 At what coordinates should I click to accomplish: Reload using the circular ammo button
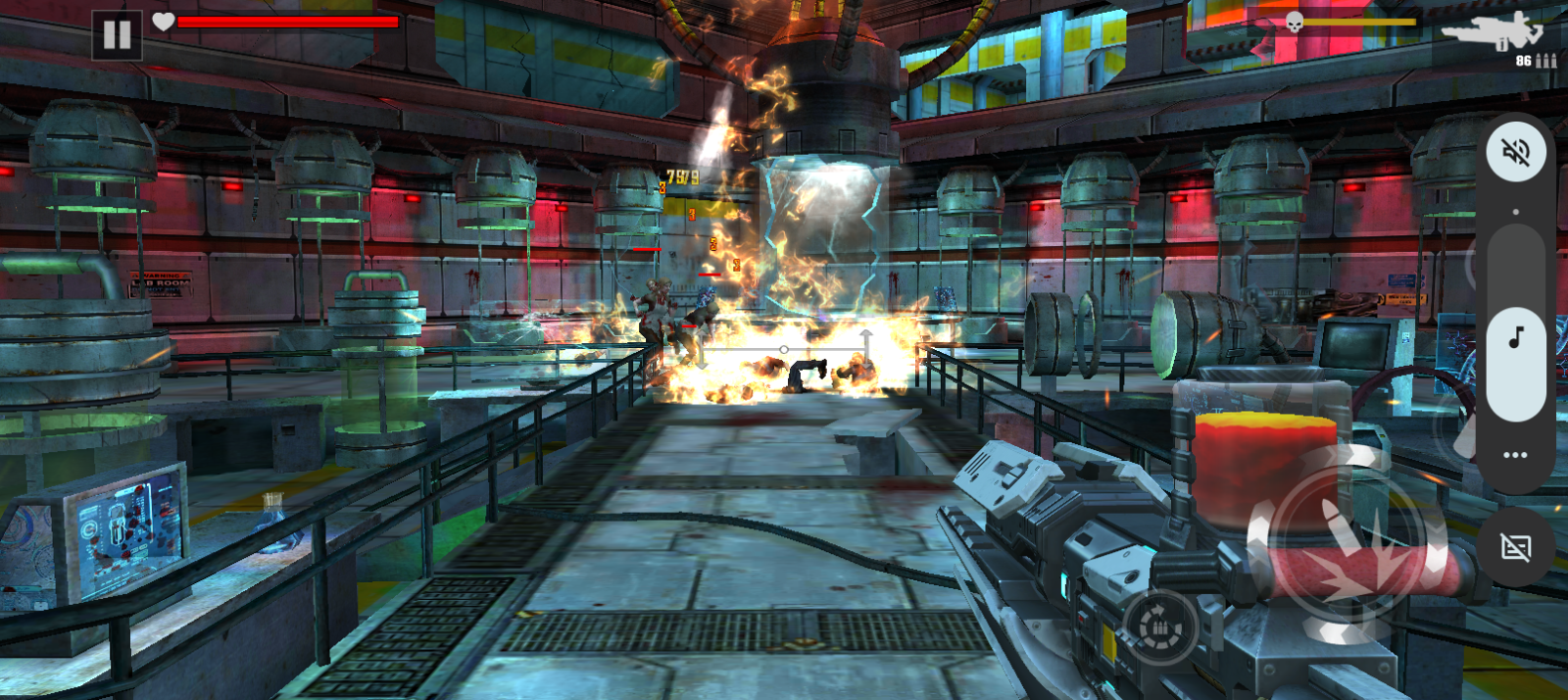pos(1160,626)
